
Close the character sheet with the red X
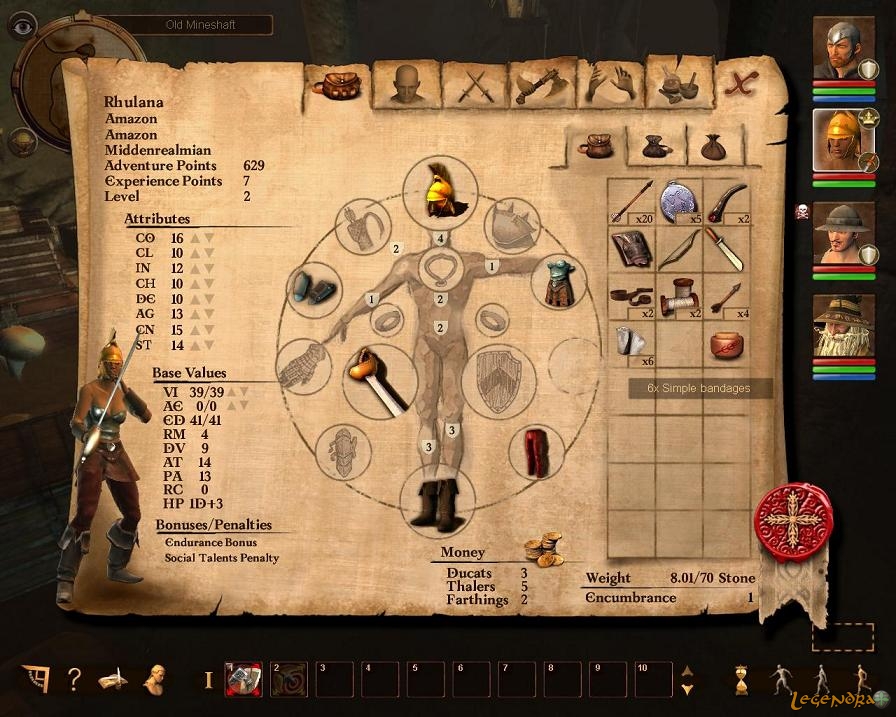coord(742,84)
